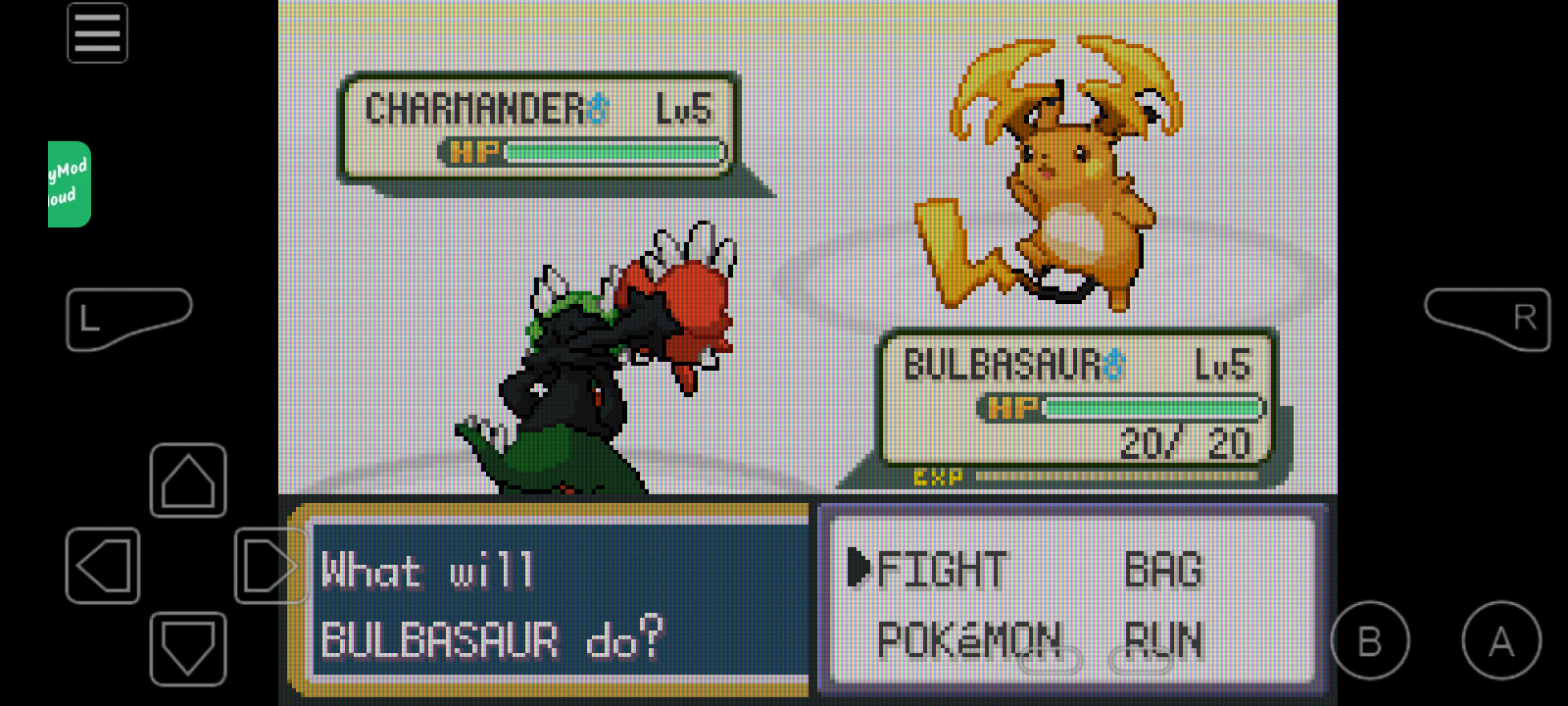1568x706 pixels.
Task: Tap the on-screen A button
Action: tap(1500, 641)
